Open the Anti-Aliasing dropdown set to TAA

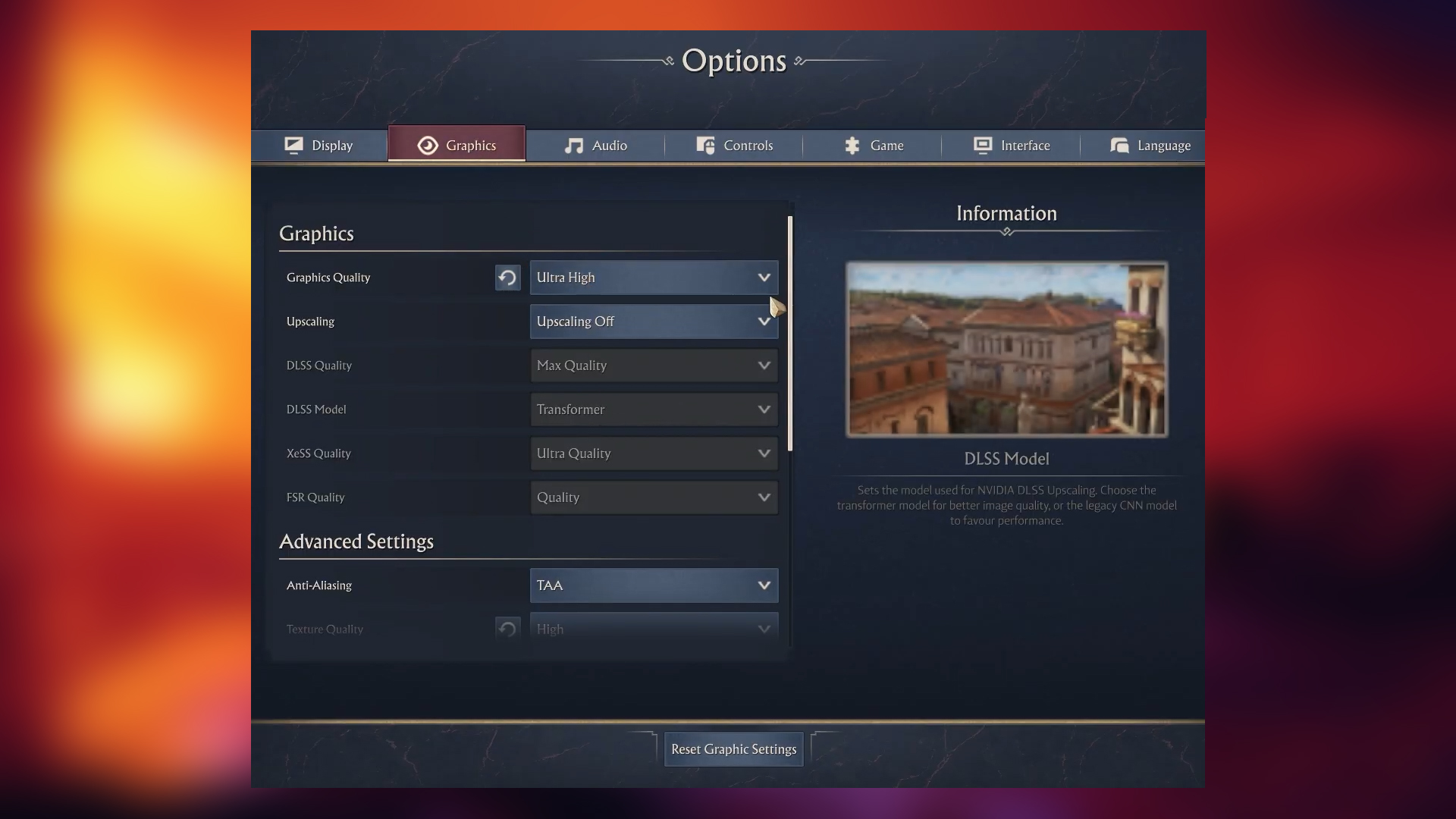653,585
